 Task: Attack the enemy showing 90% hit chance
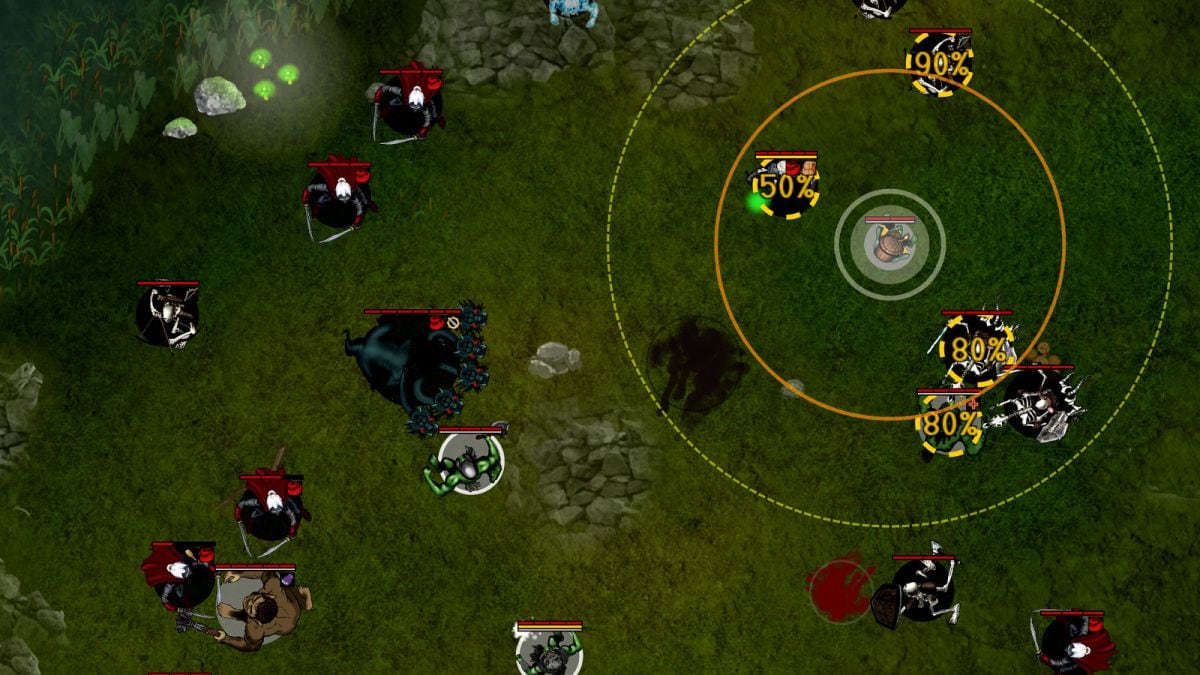tap(940, 65)
